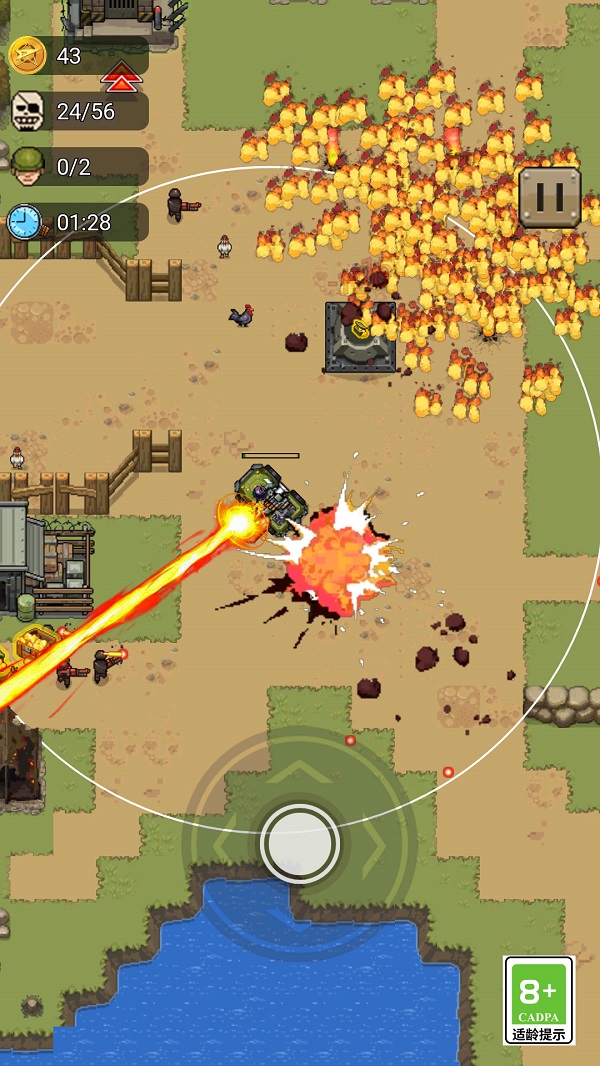Pause the game with the pause button

coord(549,197)
